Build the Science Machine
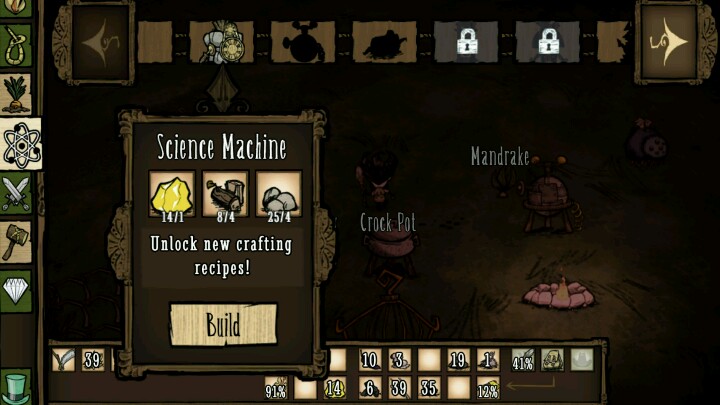 click(223, 324)
